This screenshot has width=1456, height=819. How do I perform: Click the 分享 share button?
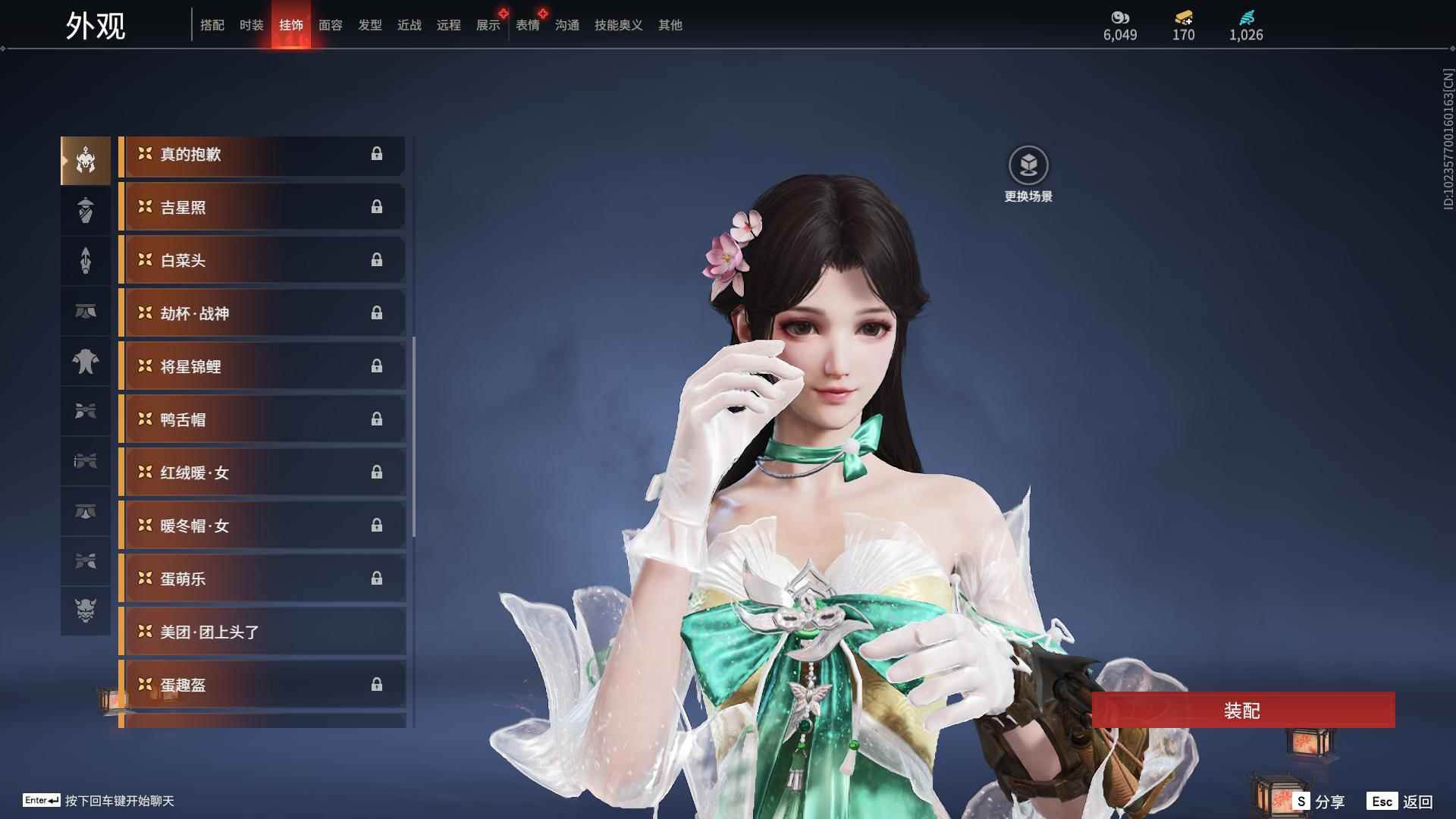pos(1320,802)
